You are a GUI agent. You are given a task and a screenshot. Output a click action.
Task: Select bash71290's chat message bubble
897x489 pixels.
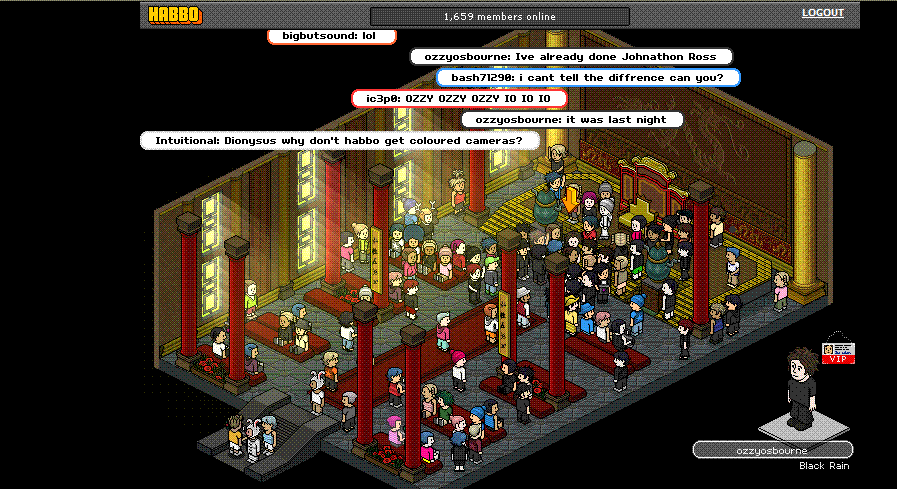pos(588,77)
